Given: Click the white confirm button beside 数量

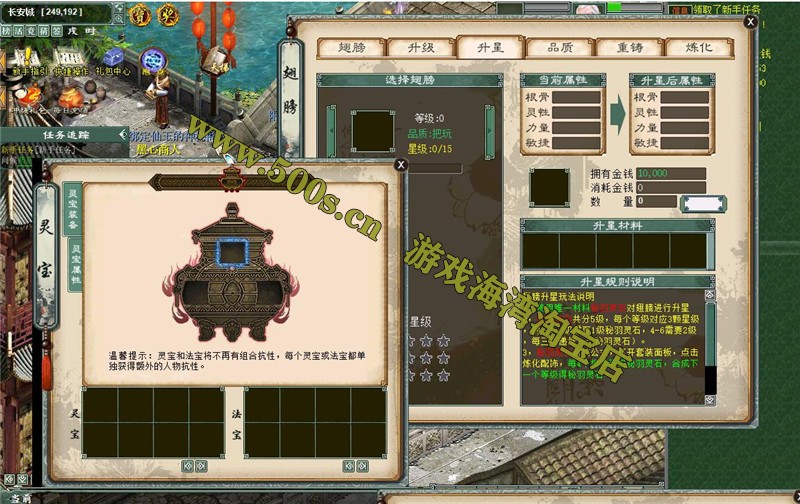Looking at the screenshot, I should [x=703, y=204].
